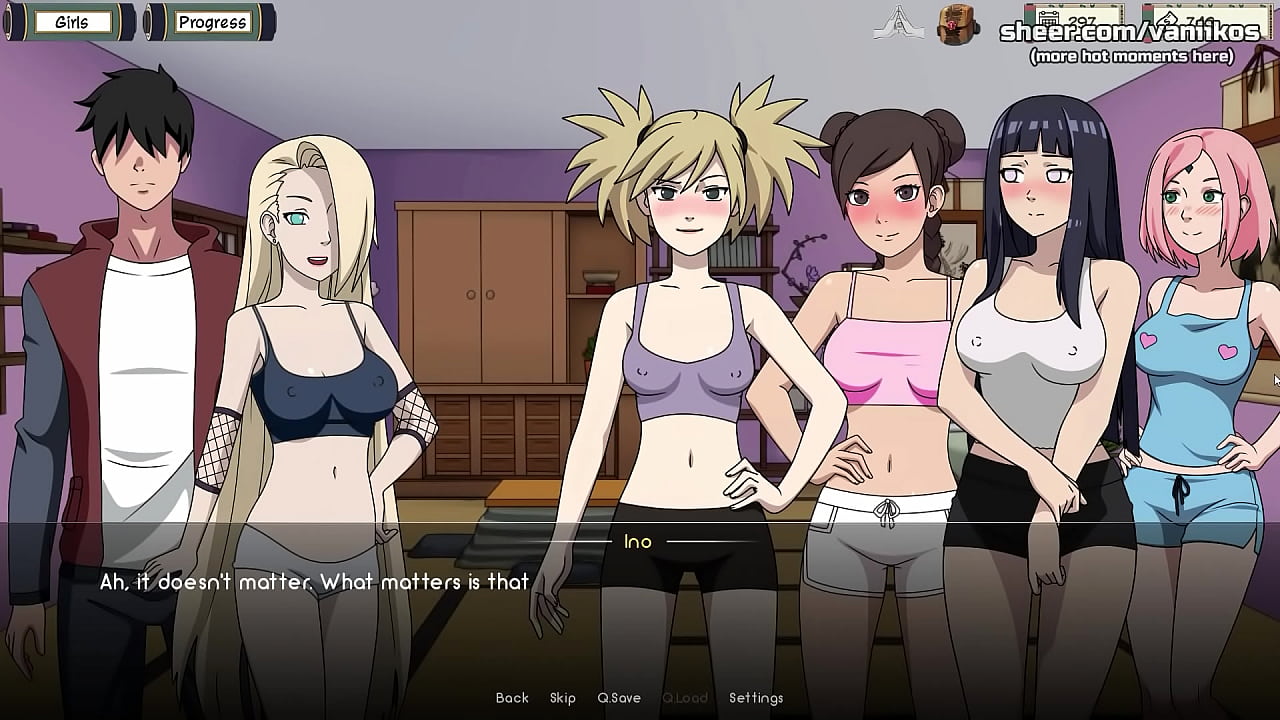Open the Settings menu

coord(758,698)
